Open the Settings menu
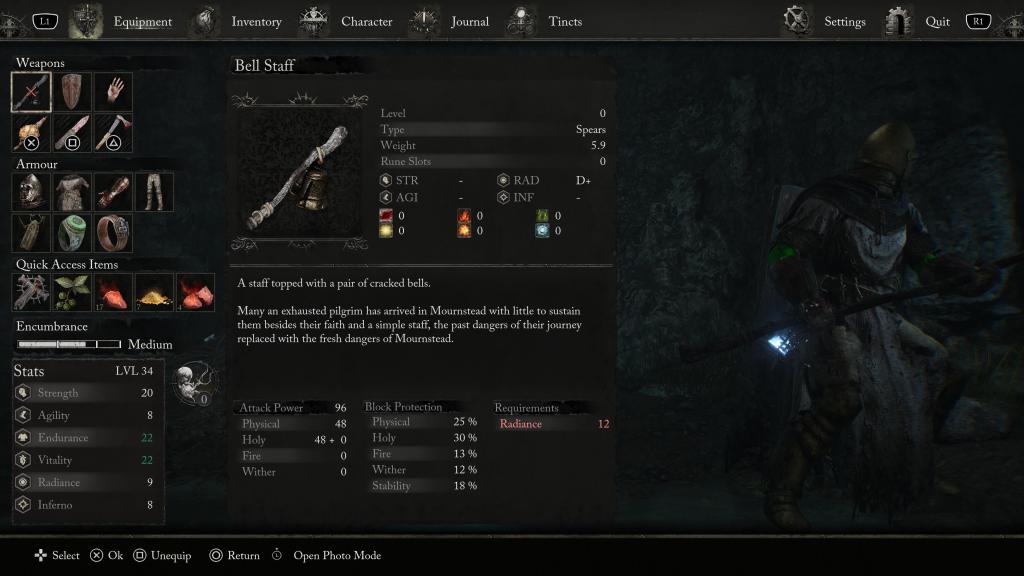Viewport: 1024px width, 576px height. [844, 21]
